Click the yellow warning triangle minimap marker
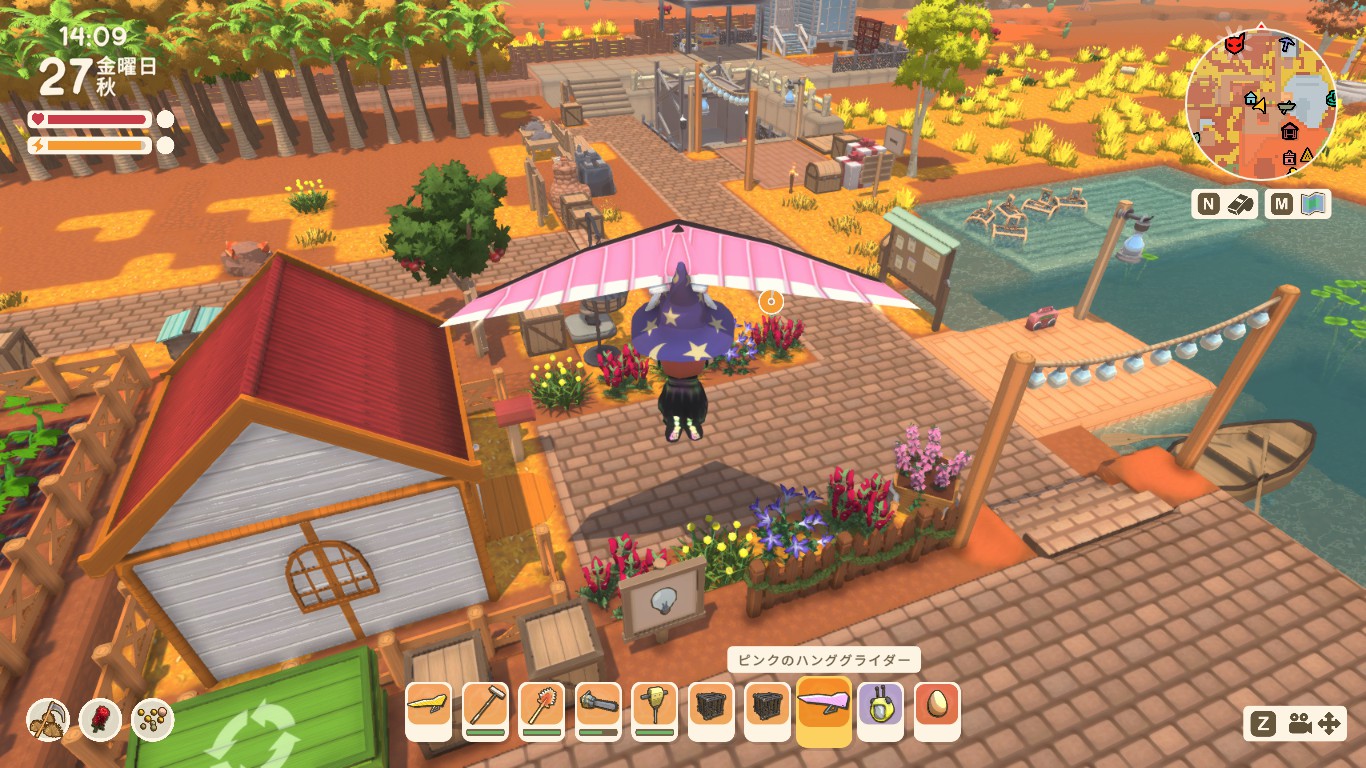This screenshot has width=1366, height=768. [1306, 153]
